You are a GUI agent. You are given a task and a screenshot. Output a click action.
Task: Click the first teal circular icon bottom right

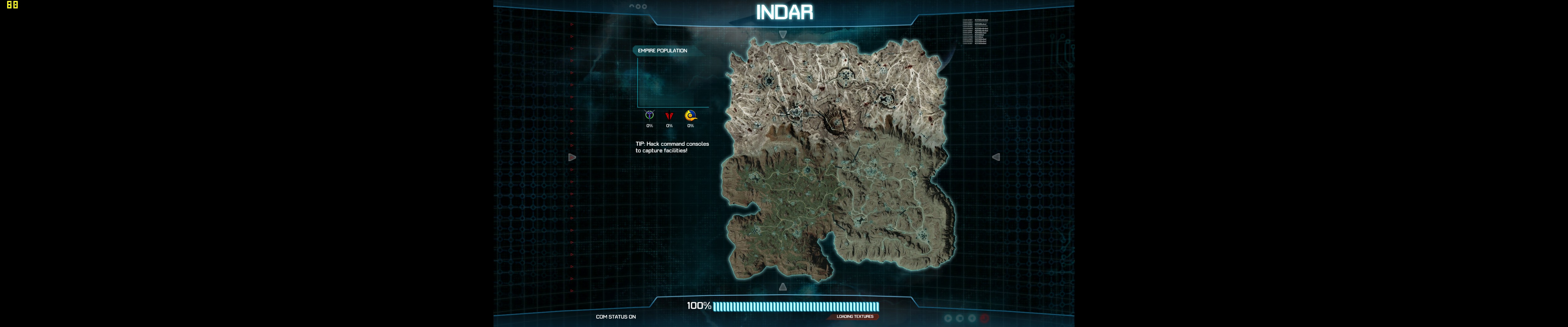[948, 318]
